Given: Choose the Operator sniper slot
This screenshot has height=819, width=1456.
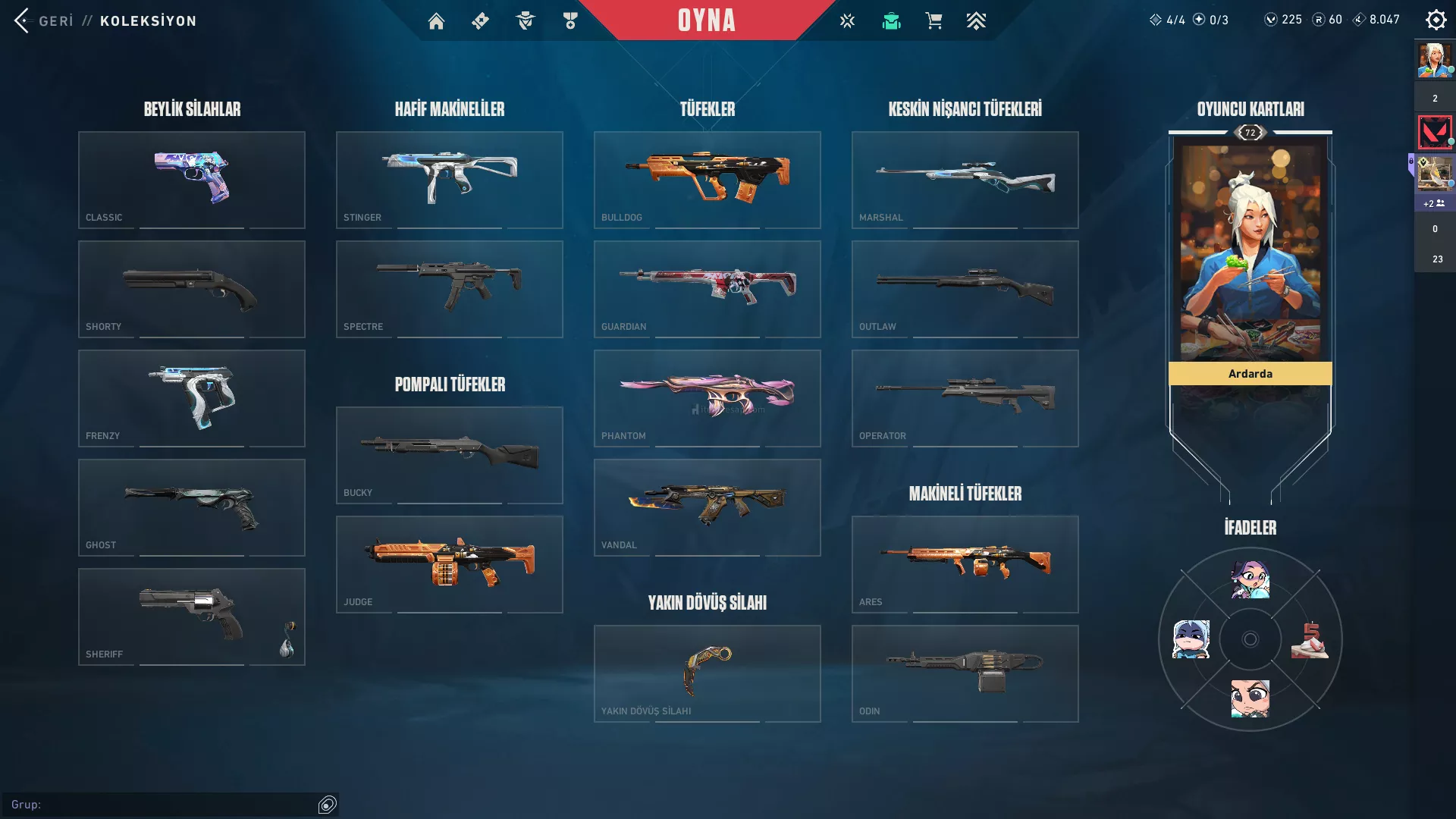Looking at the screenshot, I should (x=965, y=398).
